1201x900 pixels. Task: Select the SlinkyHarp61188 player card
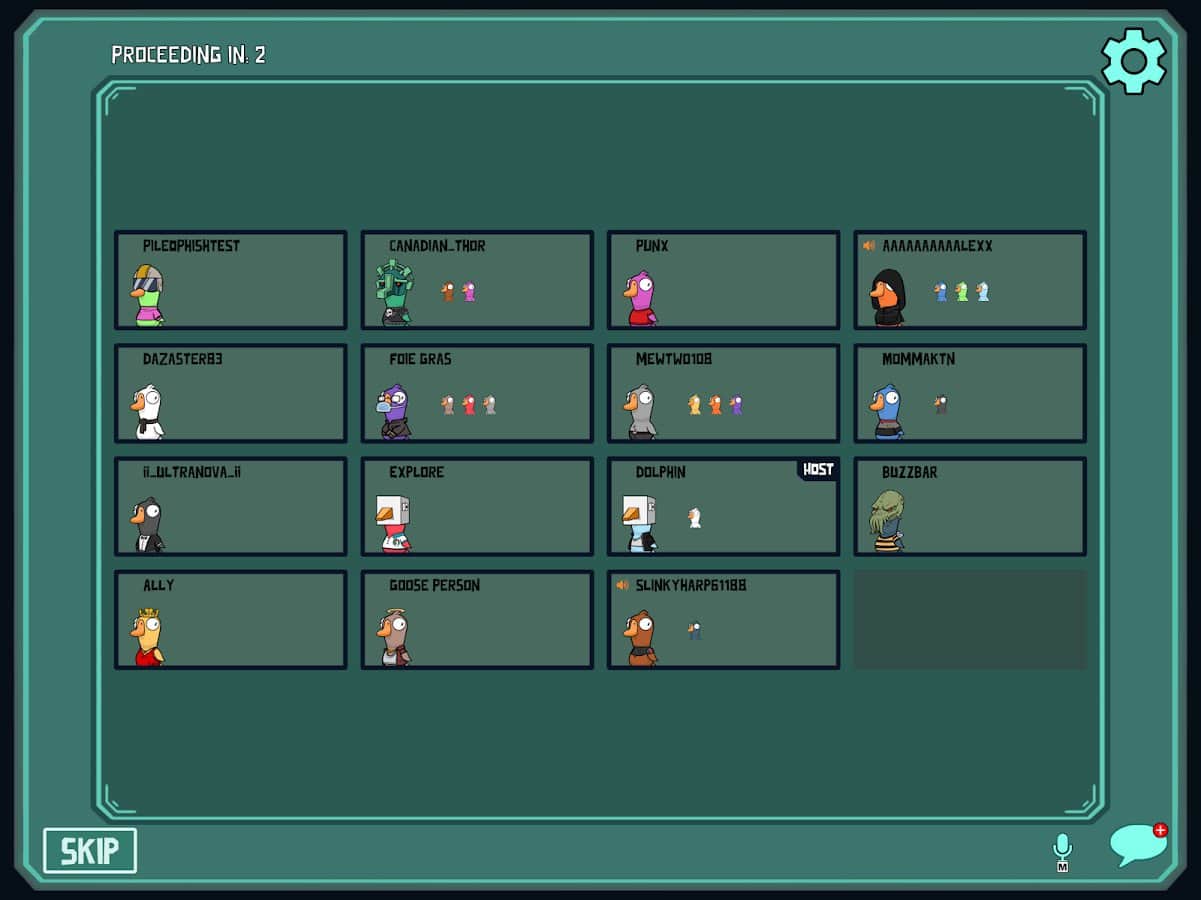(x=723, y=619)
